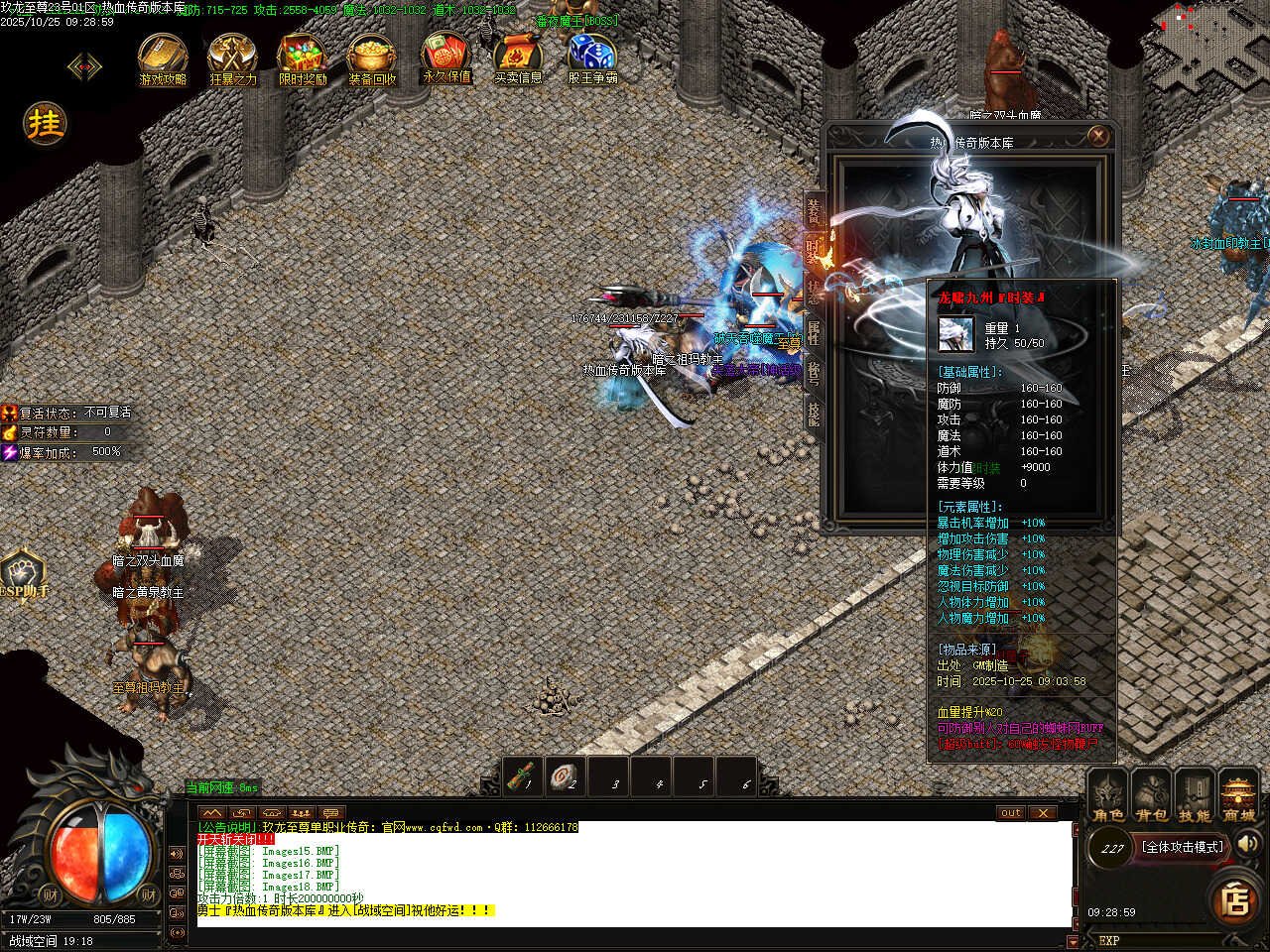
Task: Open the 狂暴之力 berserk power icon
Action: (x=233, y=58)
